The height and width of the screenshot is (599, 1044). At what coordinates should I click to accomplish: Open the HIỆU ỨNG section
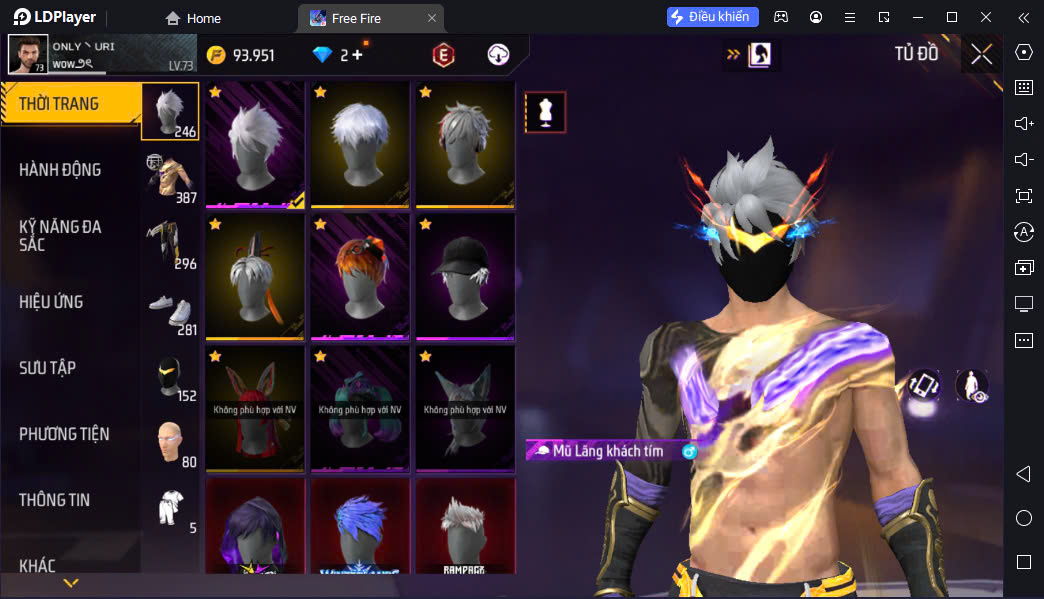click(x=51, y=302)
